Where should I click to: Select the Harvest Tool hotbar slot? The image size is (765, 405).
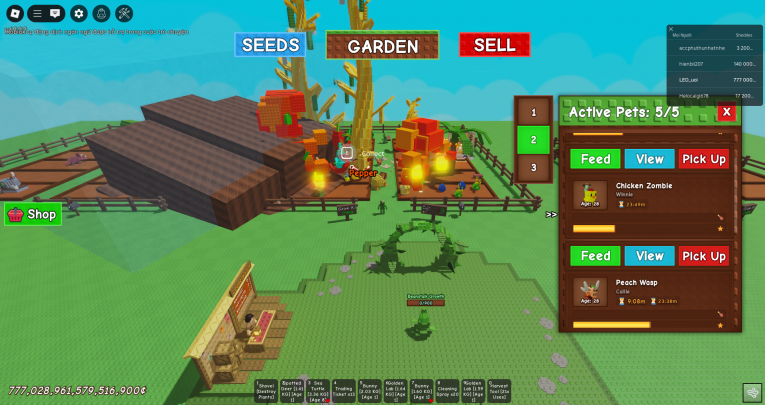pyautogui.click(x=499, y=391)
